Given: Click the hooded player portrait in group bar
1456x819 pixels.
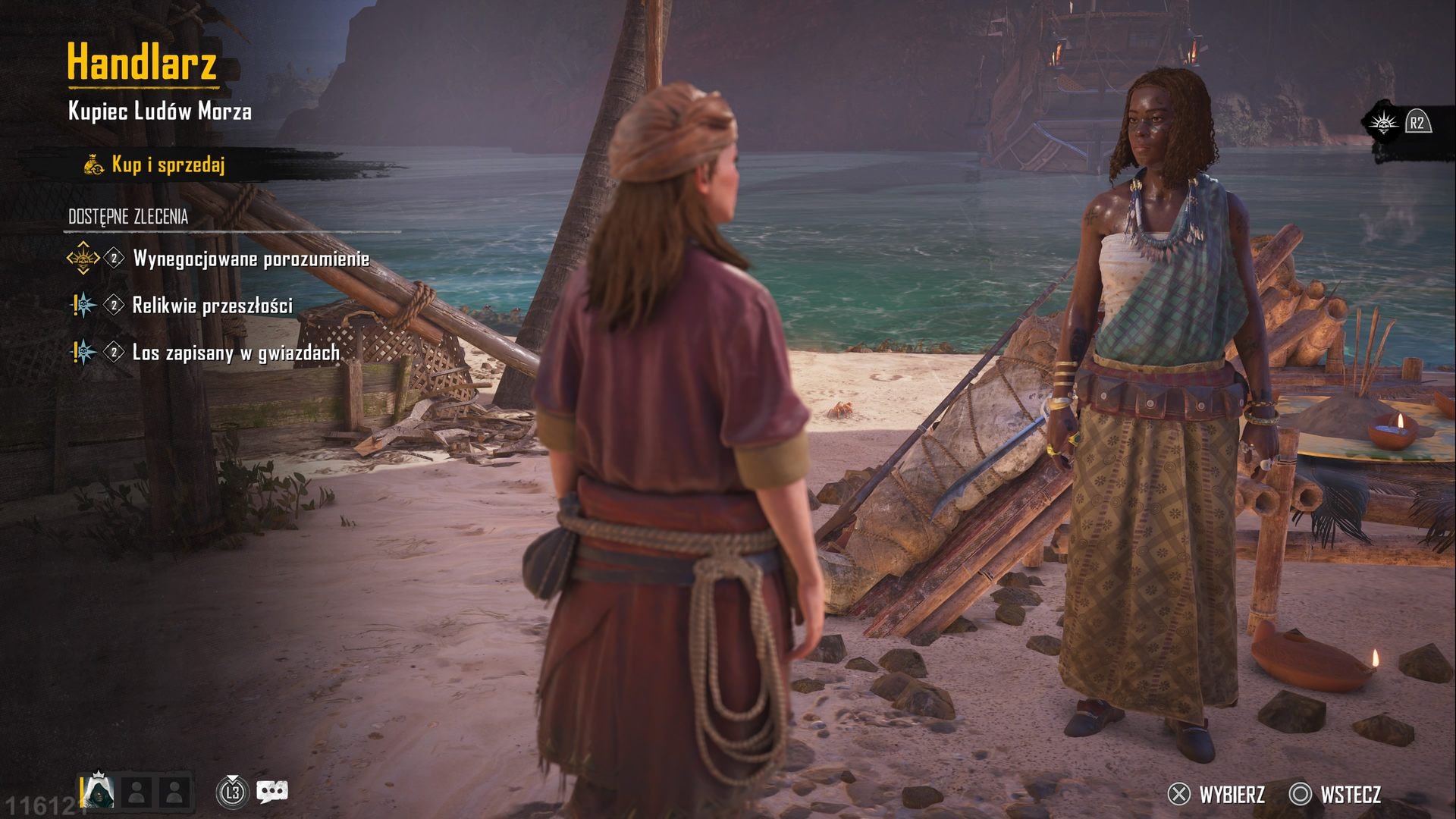Looking at the screenshot, I should (99, 792).
